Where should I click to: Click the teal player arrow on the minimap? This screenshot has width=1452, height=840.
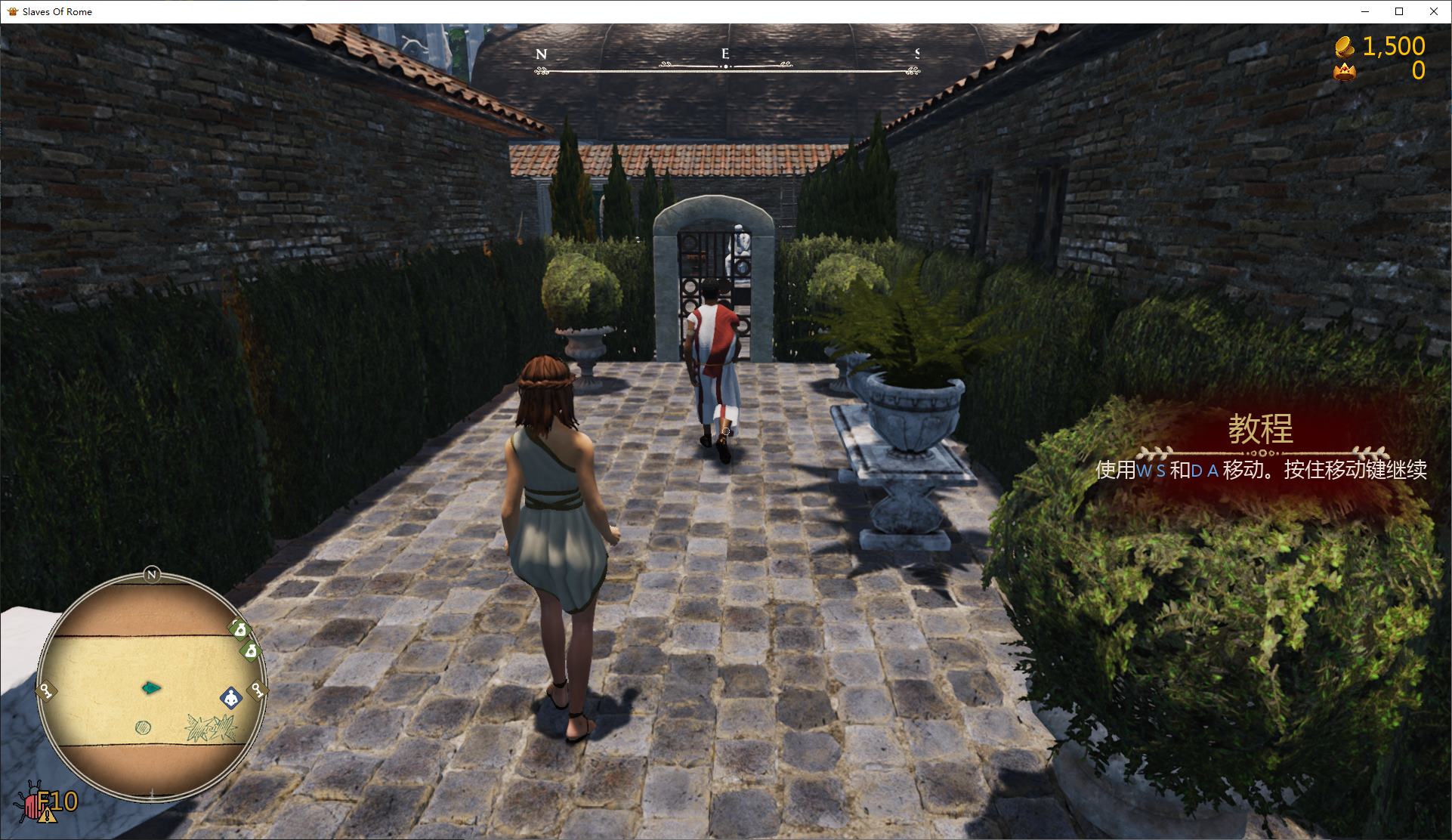point(151,687)
